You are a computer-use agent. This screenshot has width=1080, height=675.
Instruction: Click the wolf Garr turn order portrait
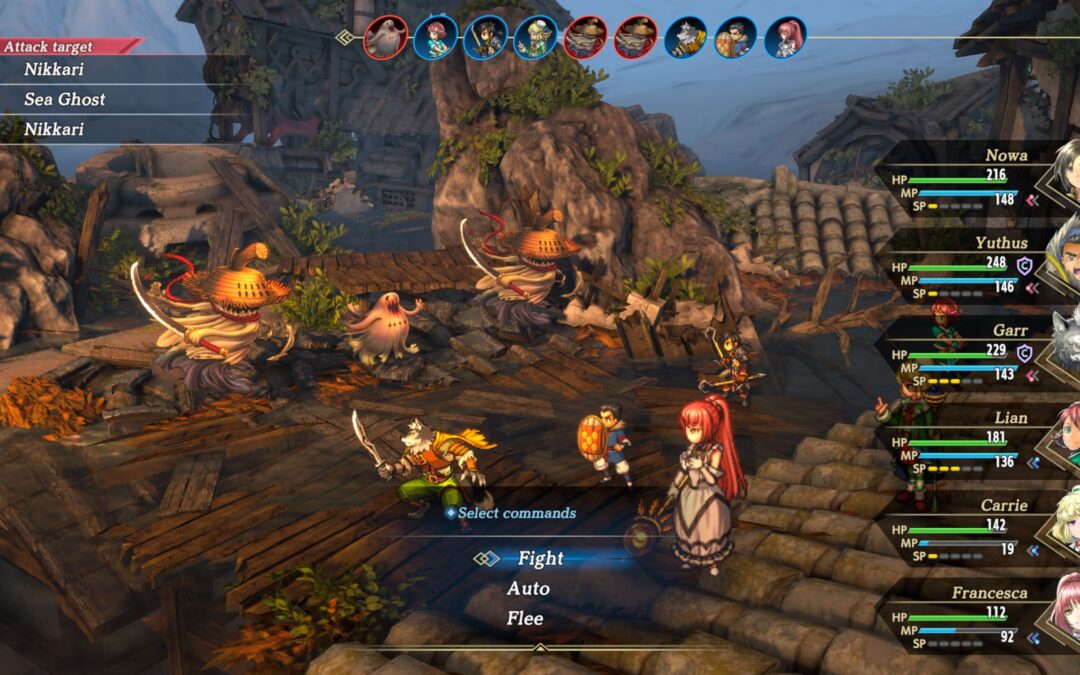686,38
